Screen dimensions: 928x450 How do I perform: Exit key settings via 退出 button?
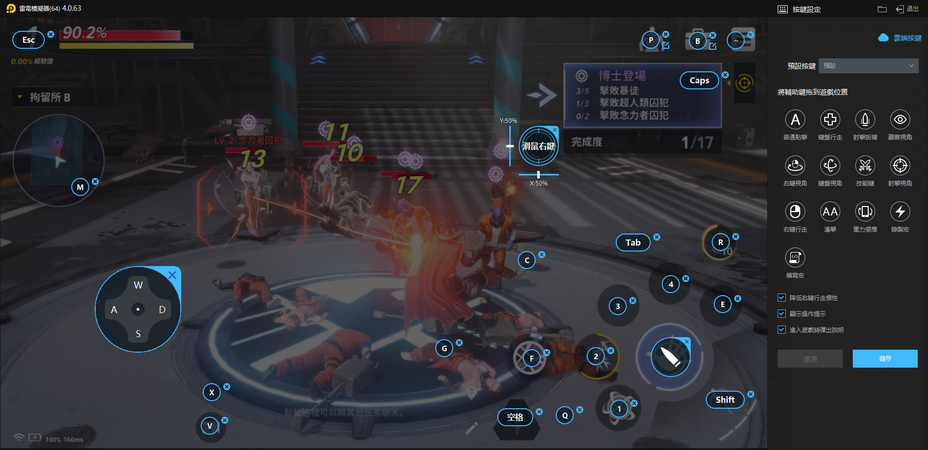(908, 9)
